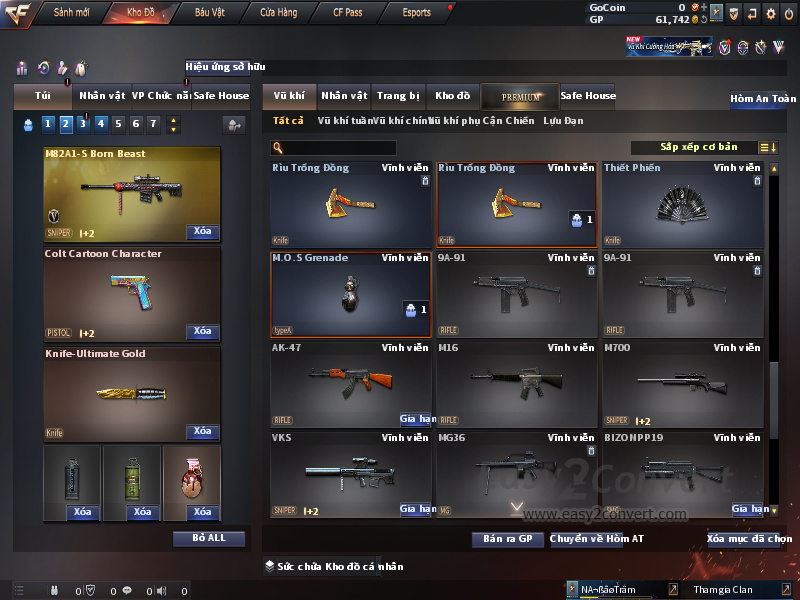Image resolution: width=800 pixels, height=600 pixels.
Task: Open the Sắp xếp cơ bản sort dropdown
Action: point(698,148)
